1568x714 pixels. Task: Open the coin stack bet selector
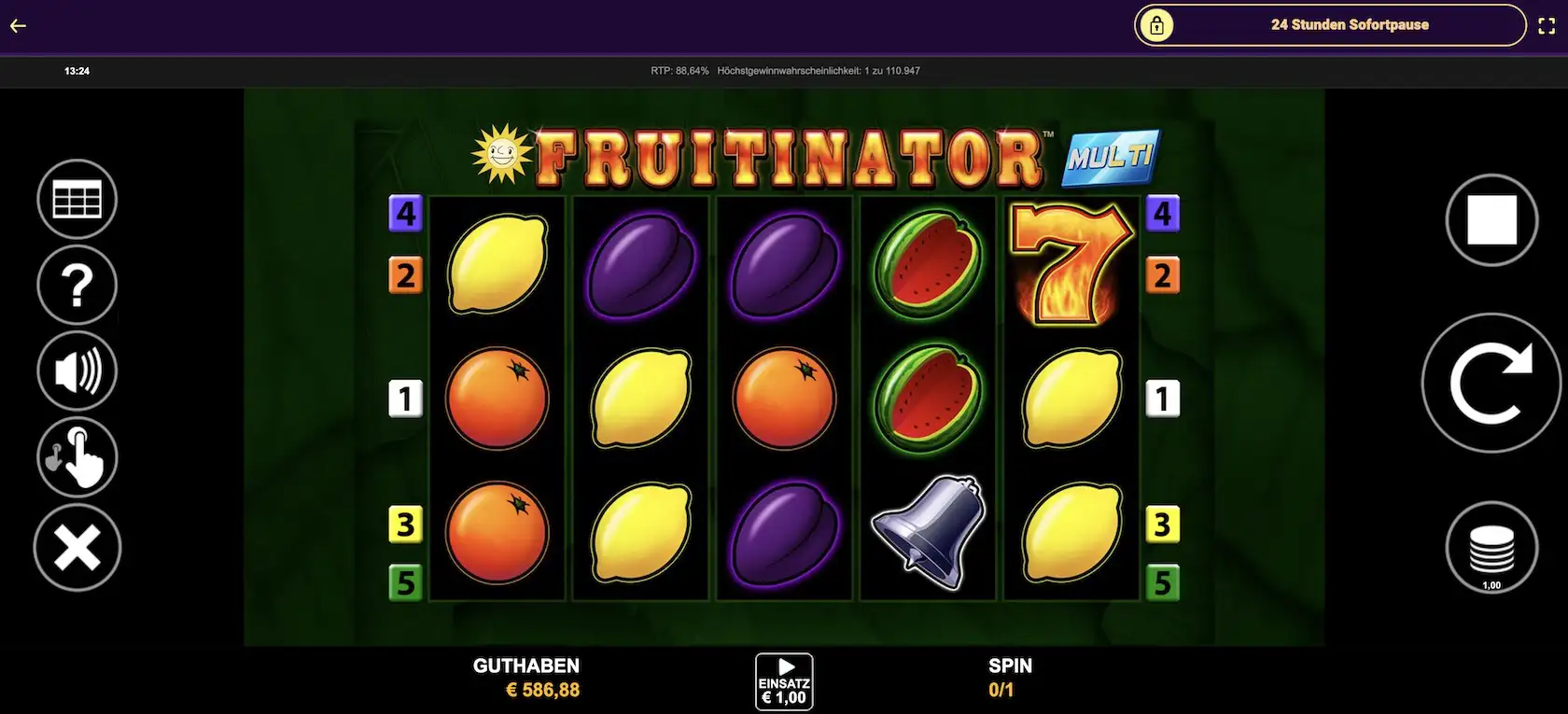1491,548
